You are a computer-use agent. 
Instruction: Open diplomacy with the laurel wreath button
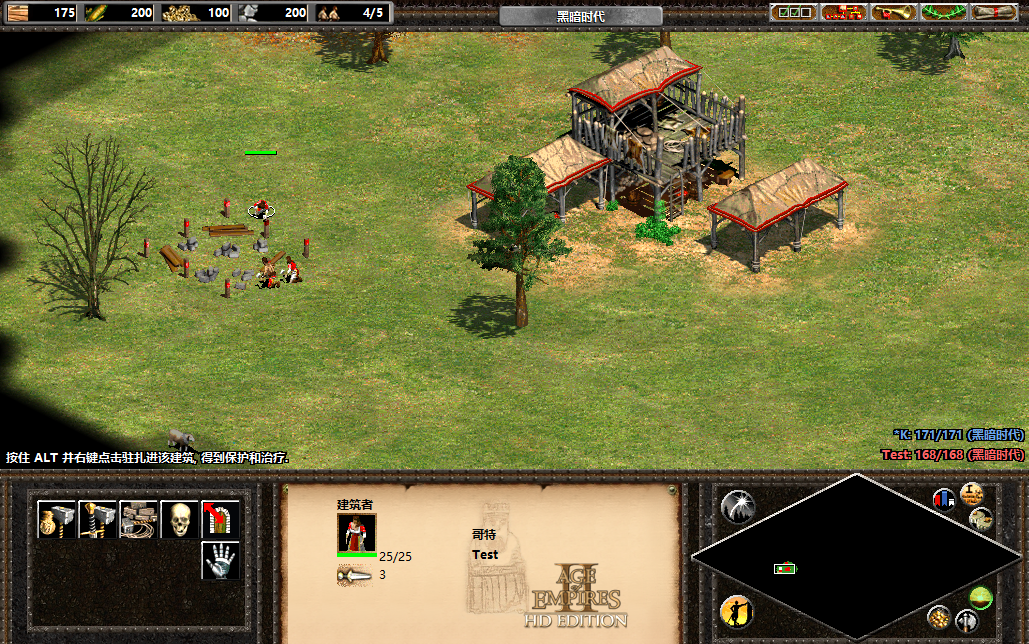[x=943, y=12]
